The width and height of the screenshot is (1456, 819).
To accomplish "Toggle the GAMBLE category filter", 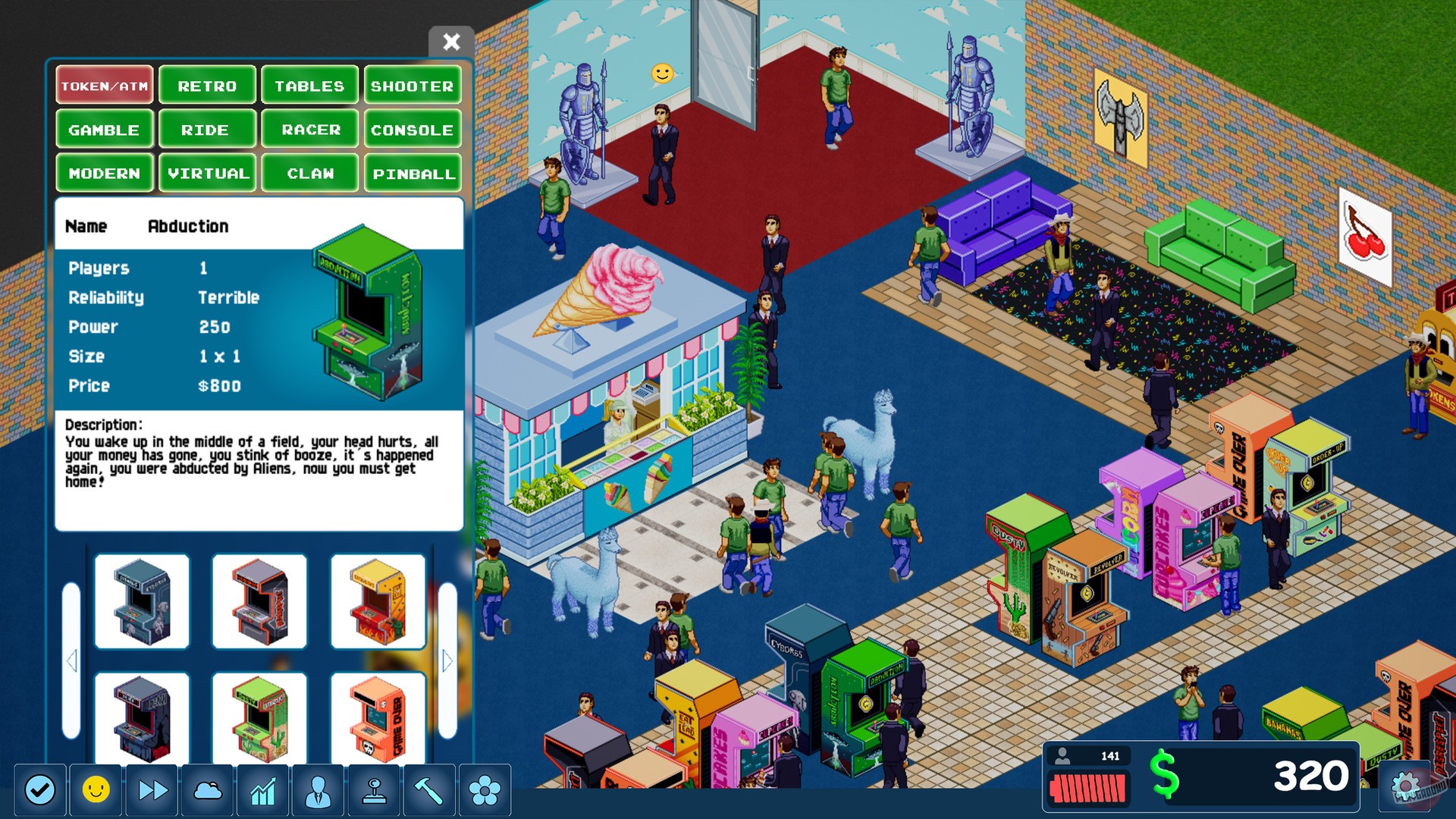I will click(x=104, y=129).
